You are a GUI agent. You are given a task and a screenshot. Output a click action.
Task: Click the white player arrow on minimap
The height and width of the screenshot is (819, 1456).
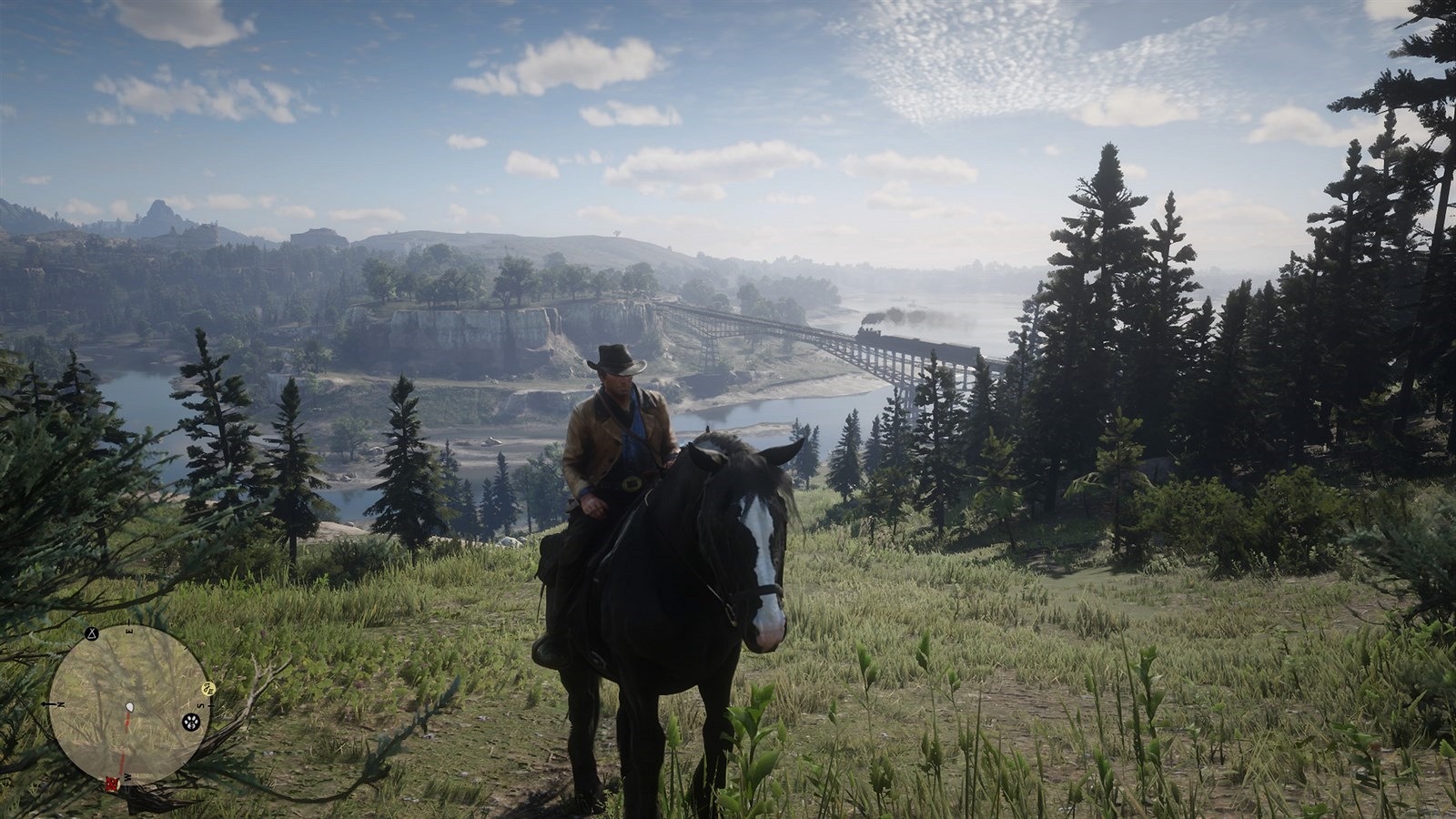pos(129,707)
